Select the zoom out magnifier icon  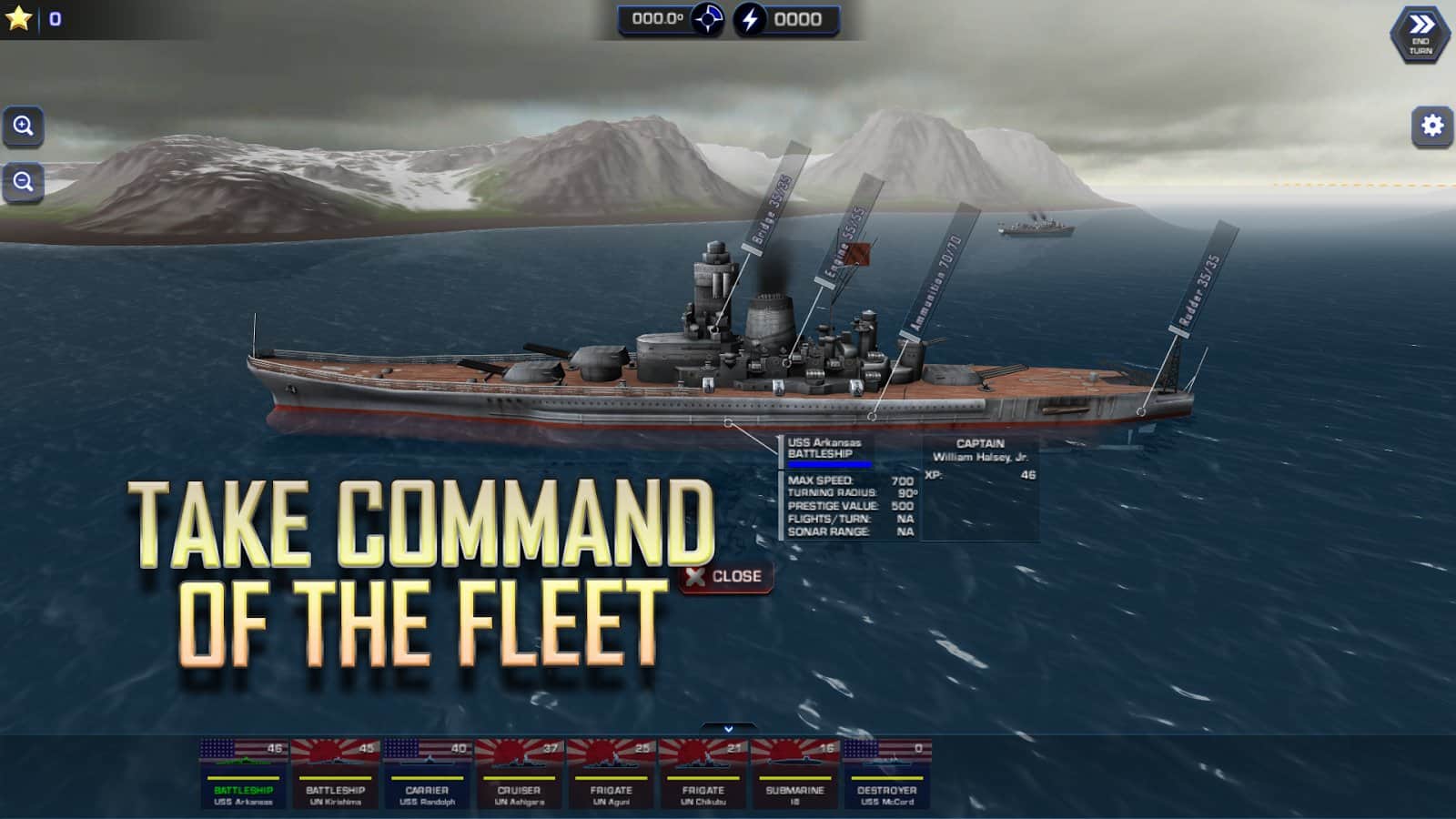(x=24, y=182)
